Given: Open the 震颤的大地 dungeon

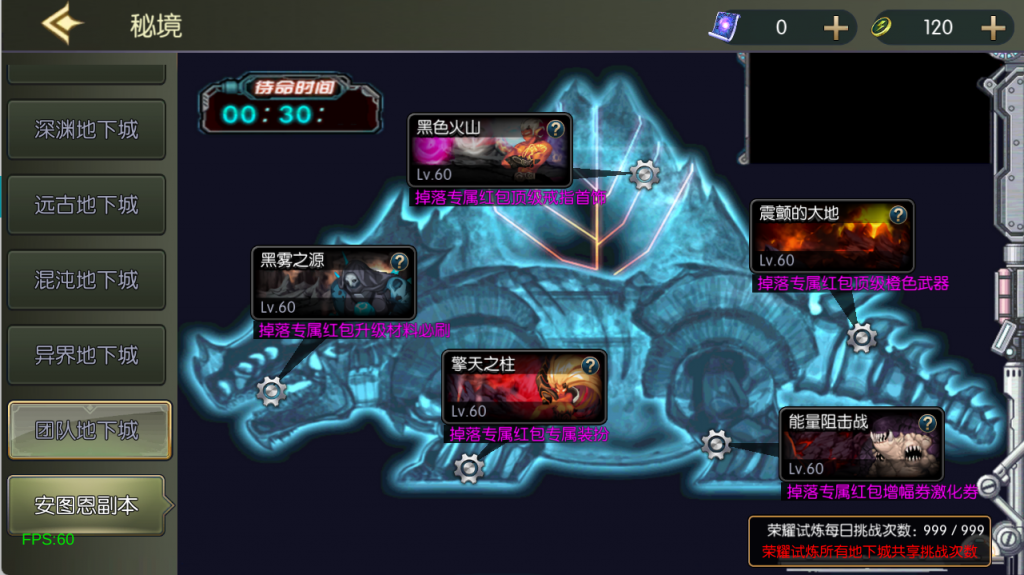Looking at the screenshot, I should pos(828,237).
